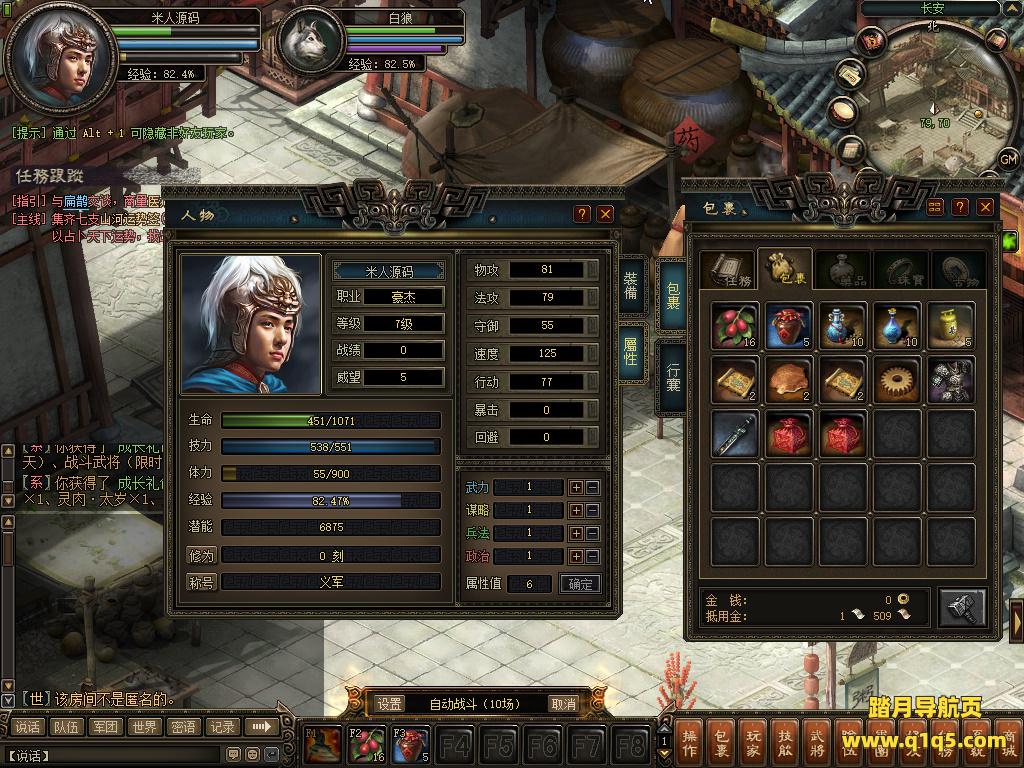Open the 珠寶 jewelry bag tab

pos(901,272)
